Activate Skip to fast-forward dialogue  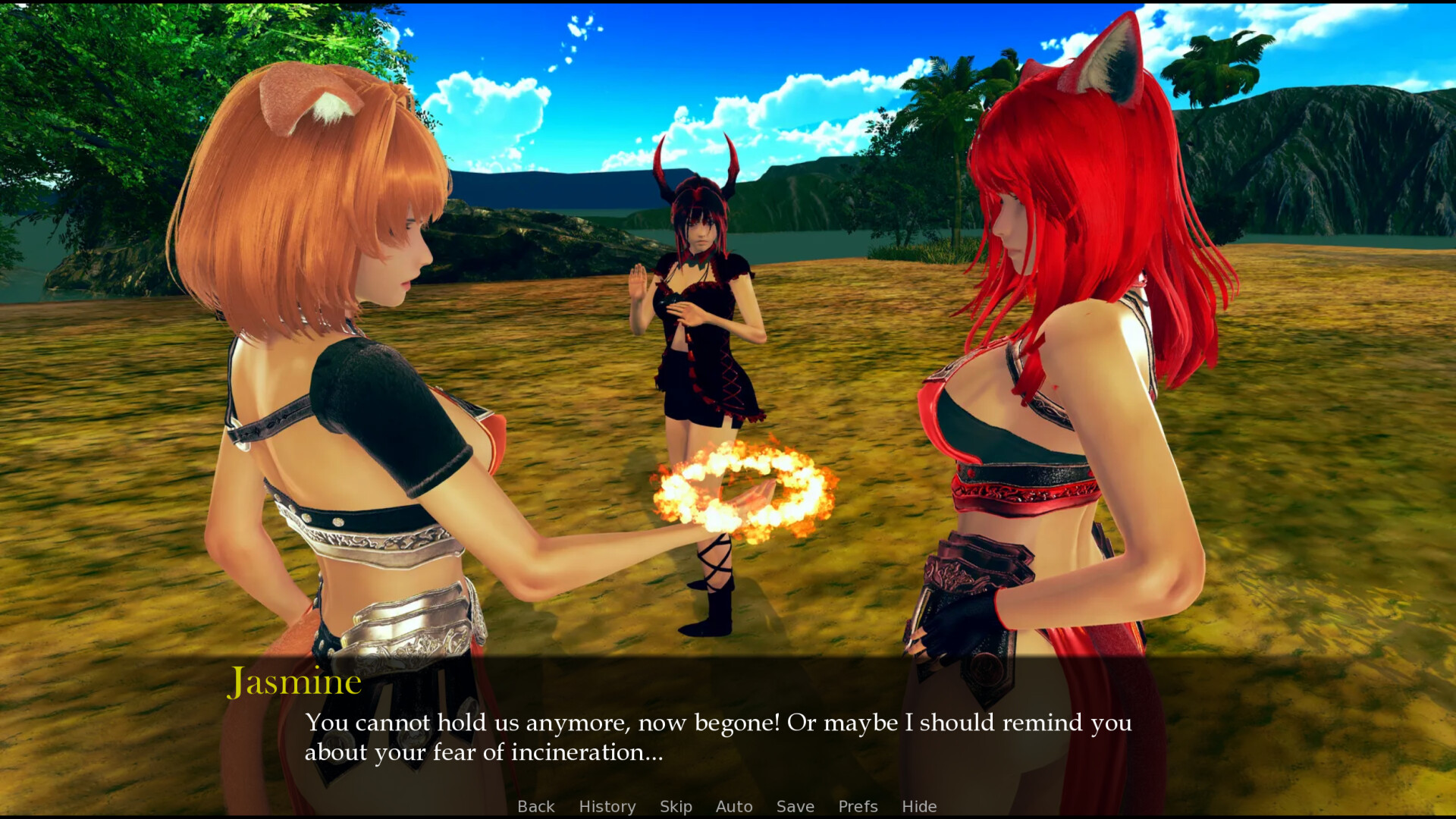[x=676, y=806]
